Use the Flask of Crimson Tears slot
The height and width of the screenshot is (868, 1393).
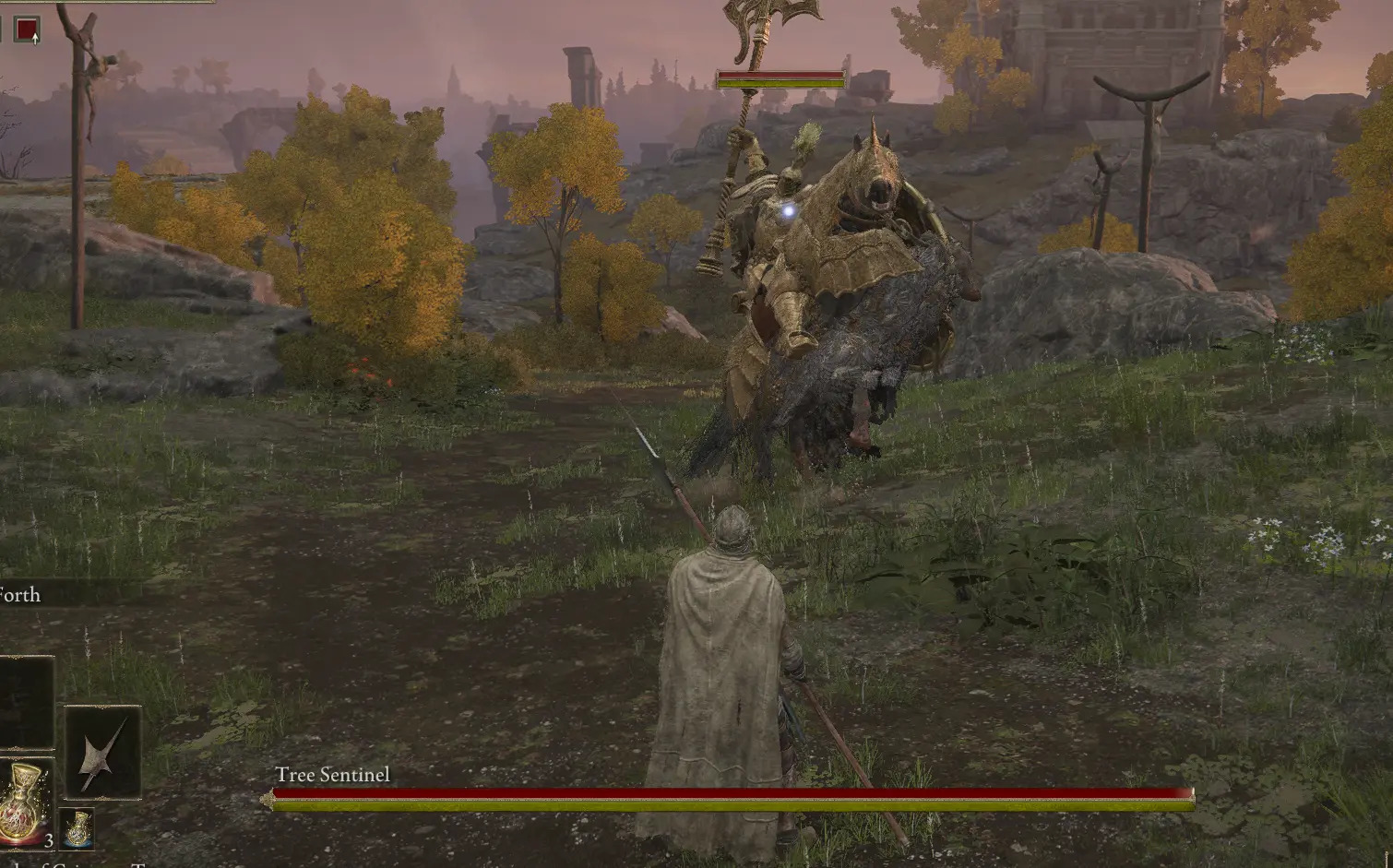click(26, 804)
